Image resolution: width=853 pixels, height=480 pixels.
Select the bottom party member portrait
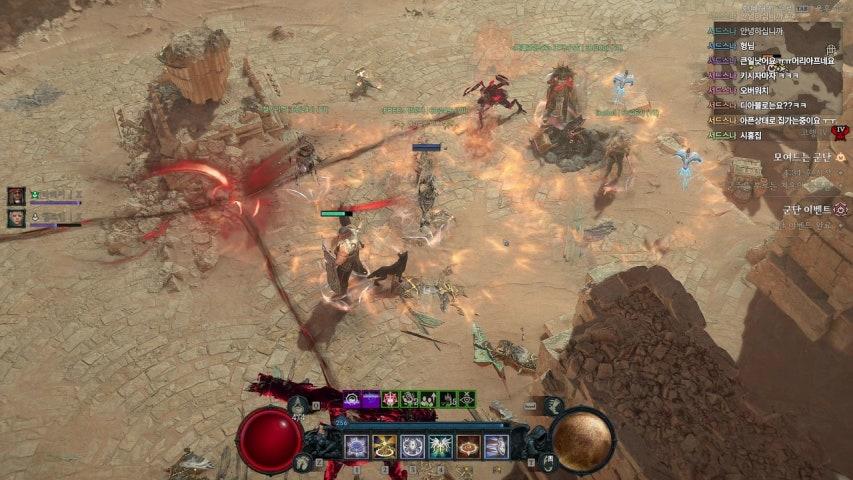(16, 217)
